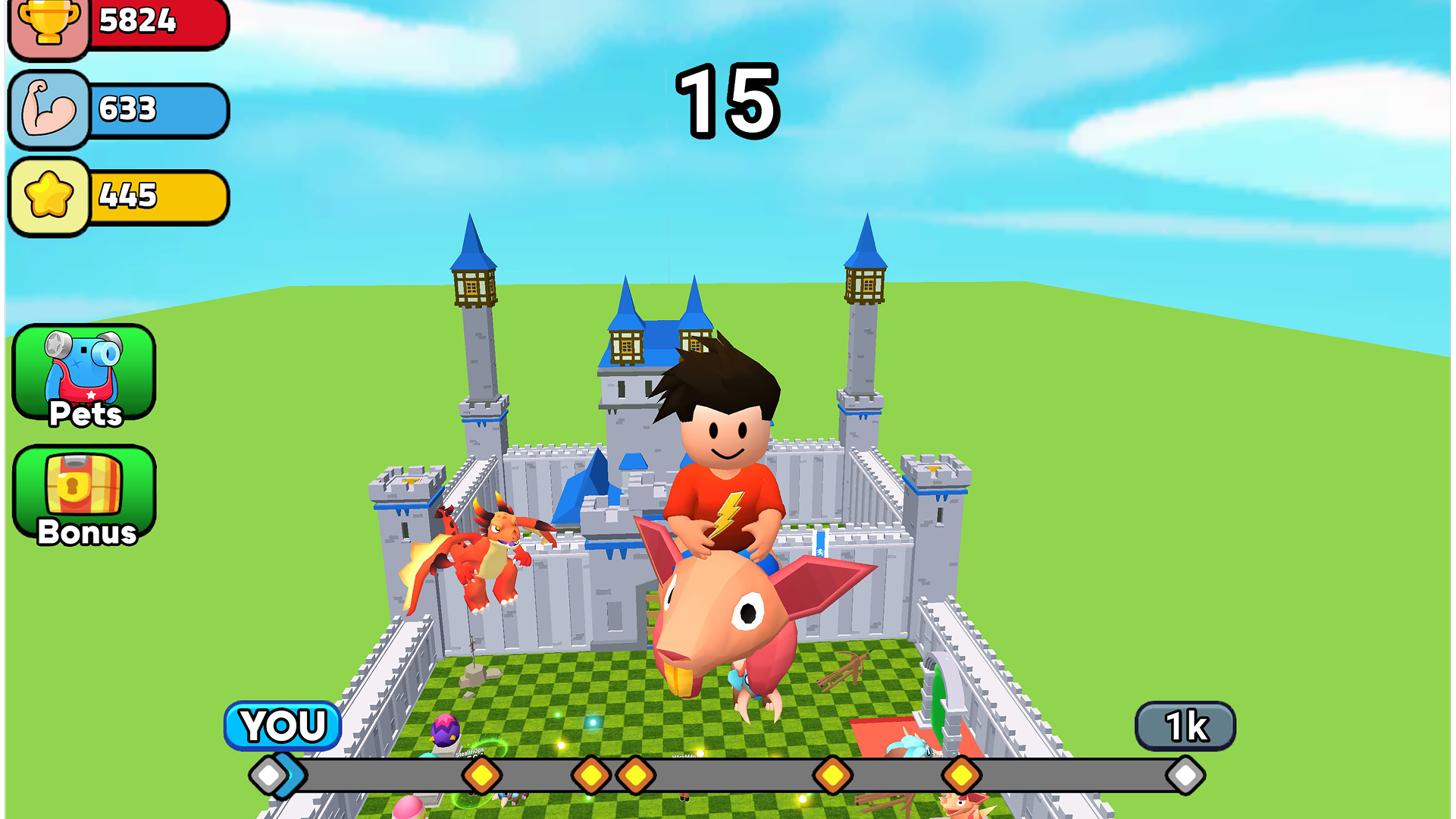
Task: Tap the flexed muscle strength icon
Action: tap(49, 110)
